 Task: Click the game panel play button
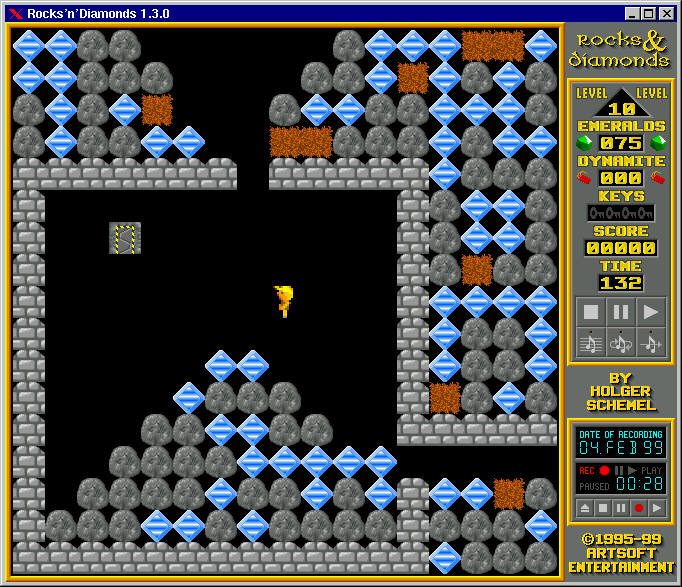click(x=651, y=311)
